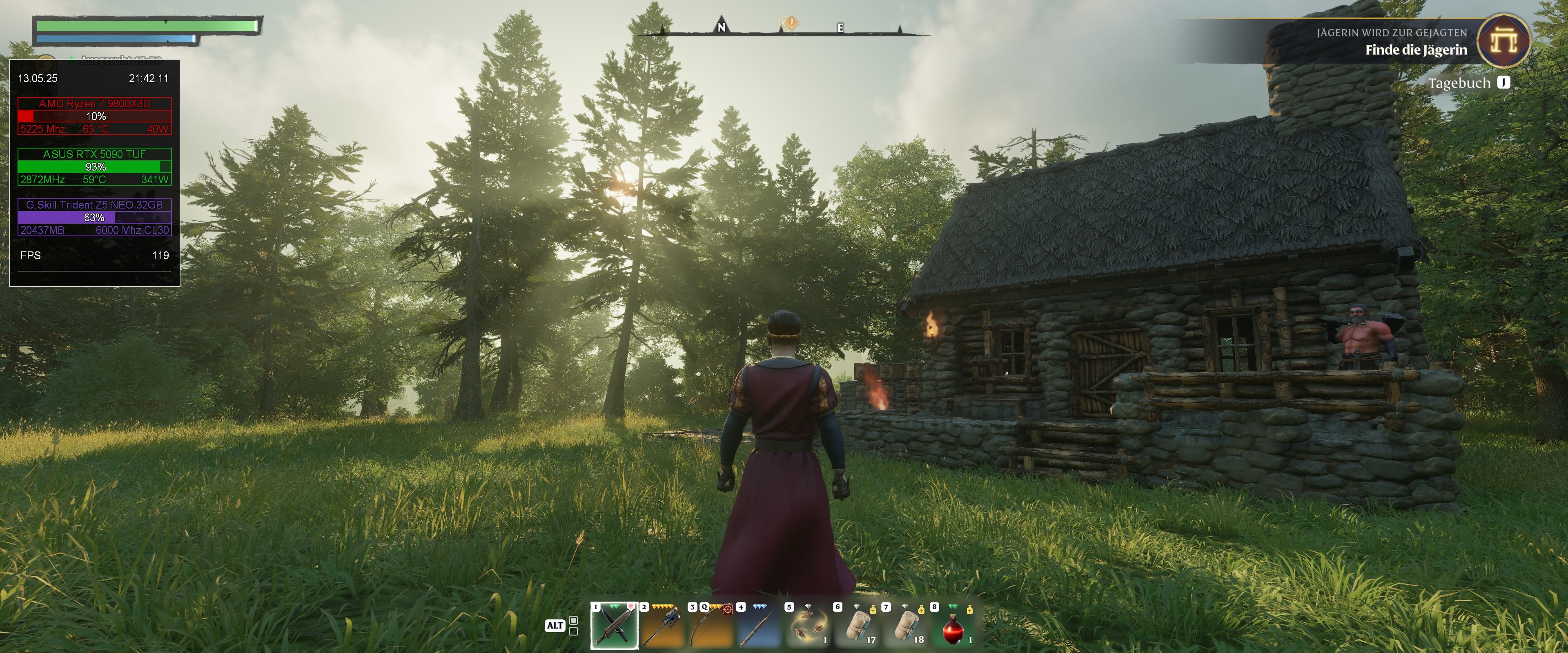Choose the bow in the hotbar
1568x653 pixels.
[x=710, y=626]
